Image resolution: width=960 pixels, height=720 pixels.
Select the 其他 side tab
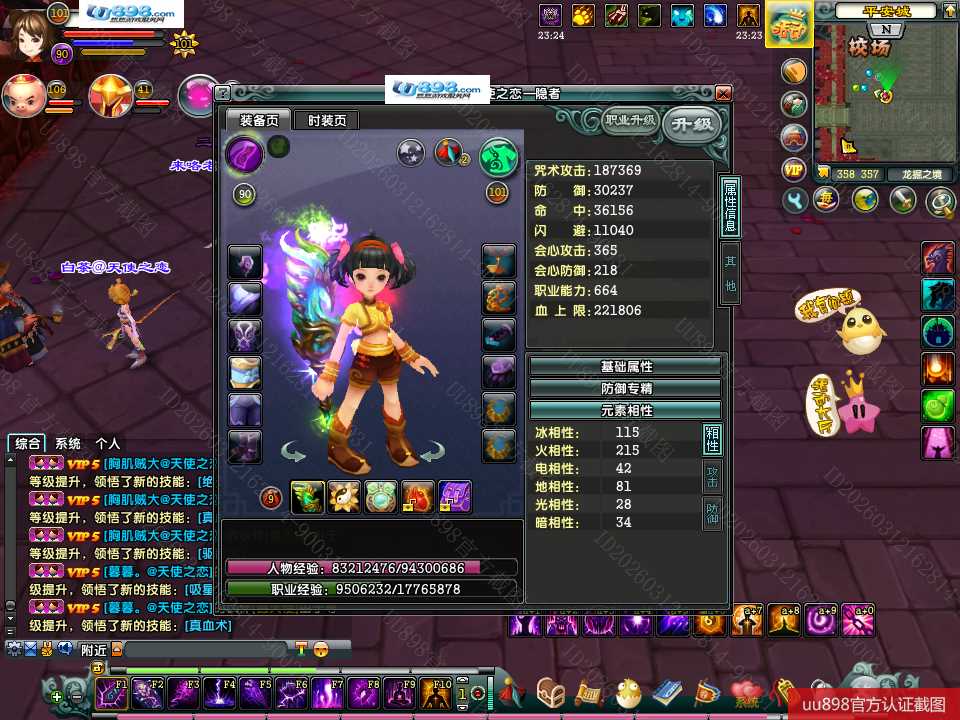click(x=730, y=271)
